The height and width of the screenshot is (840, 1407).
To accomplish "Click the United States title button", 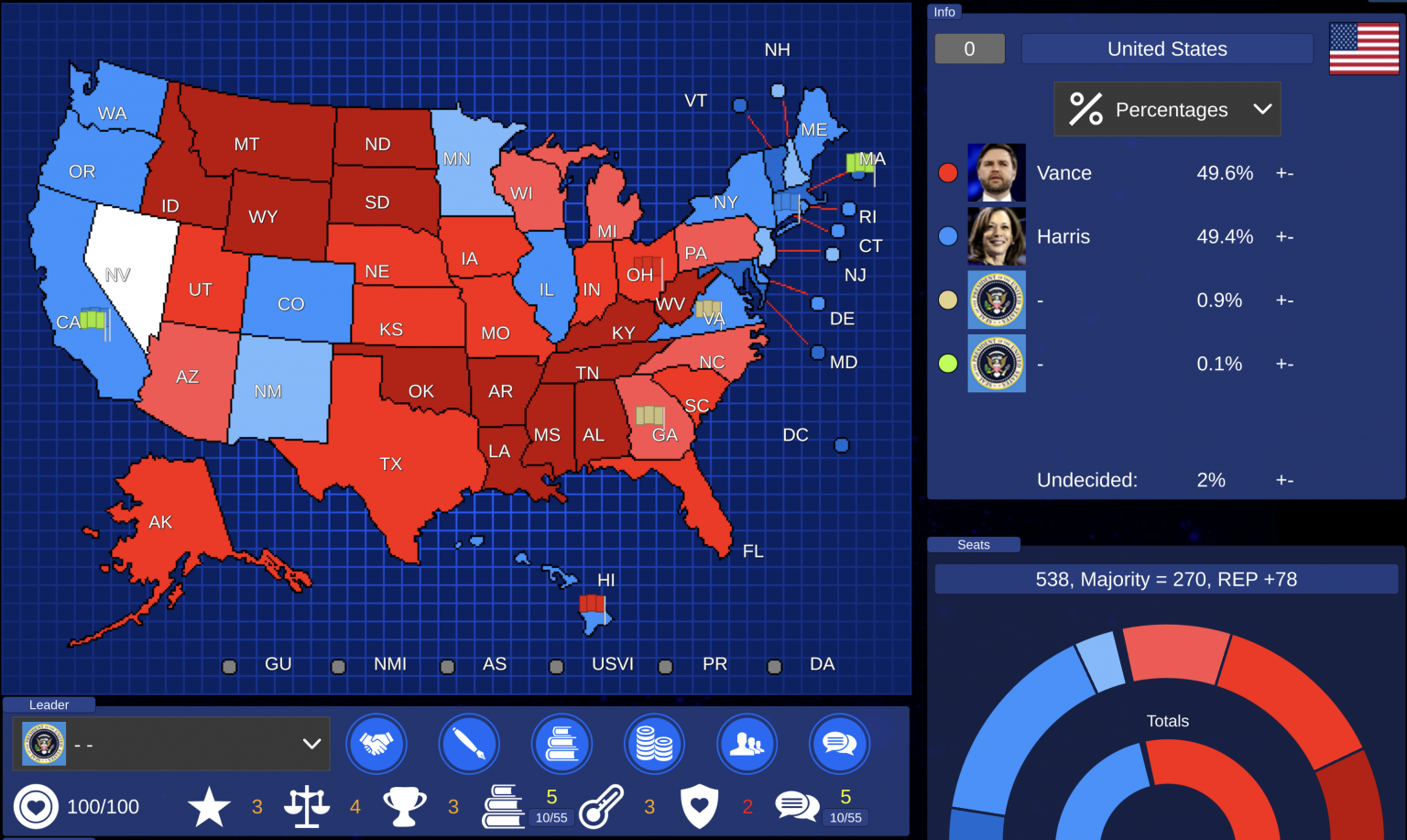I will tap(1167, 49).
